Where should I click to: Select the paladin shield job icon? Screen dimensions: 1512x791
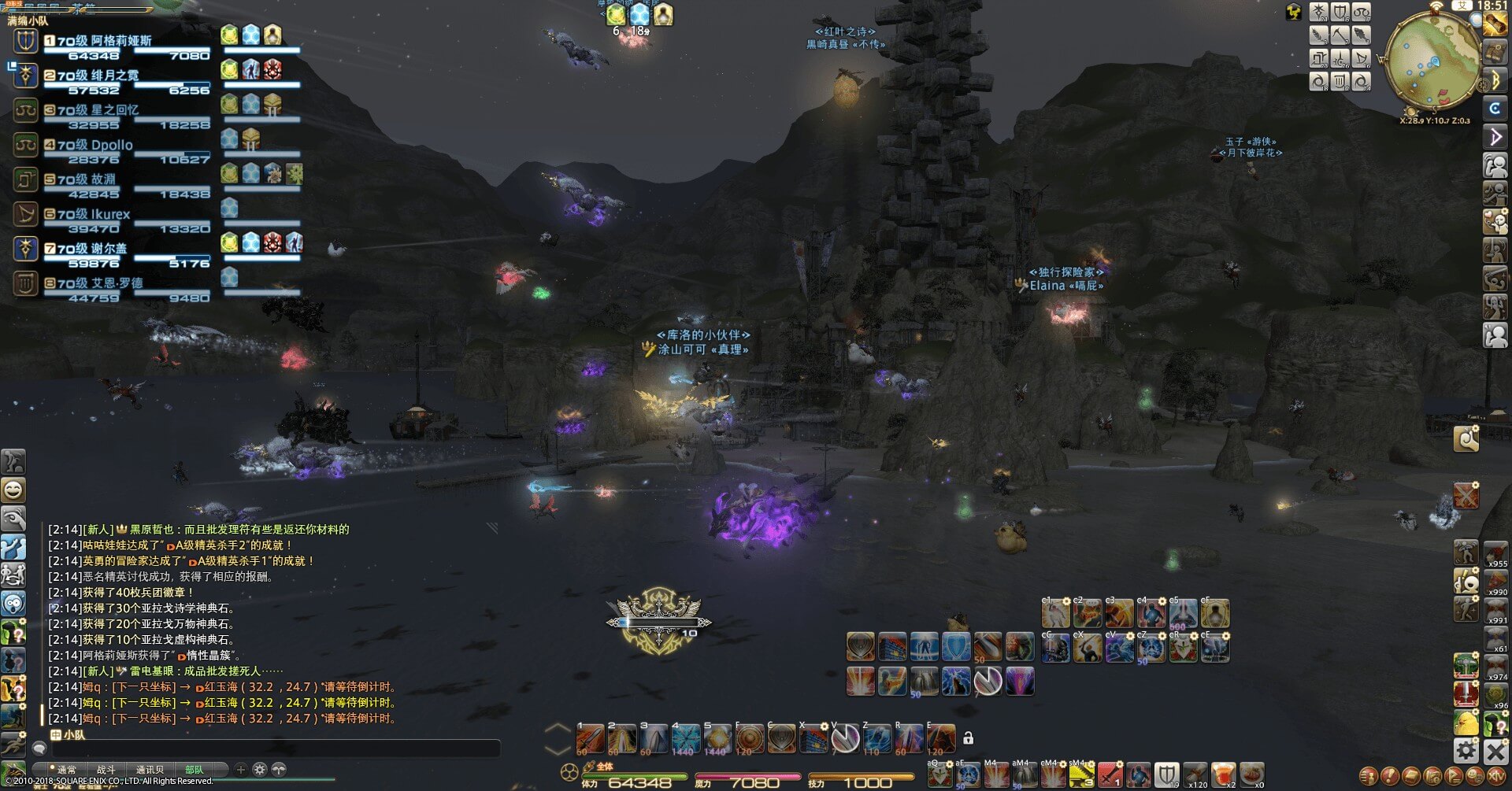coord(1166,774)
